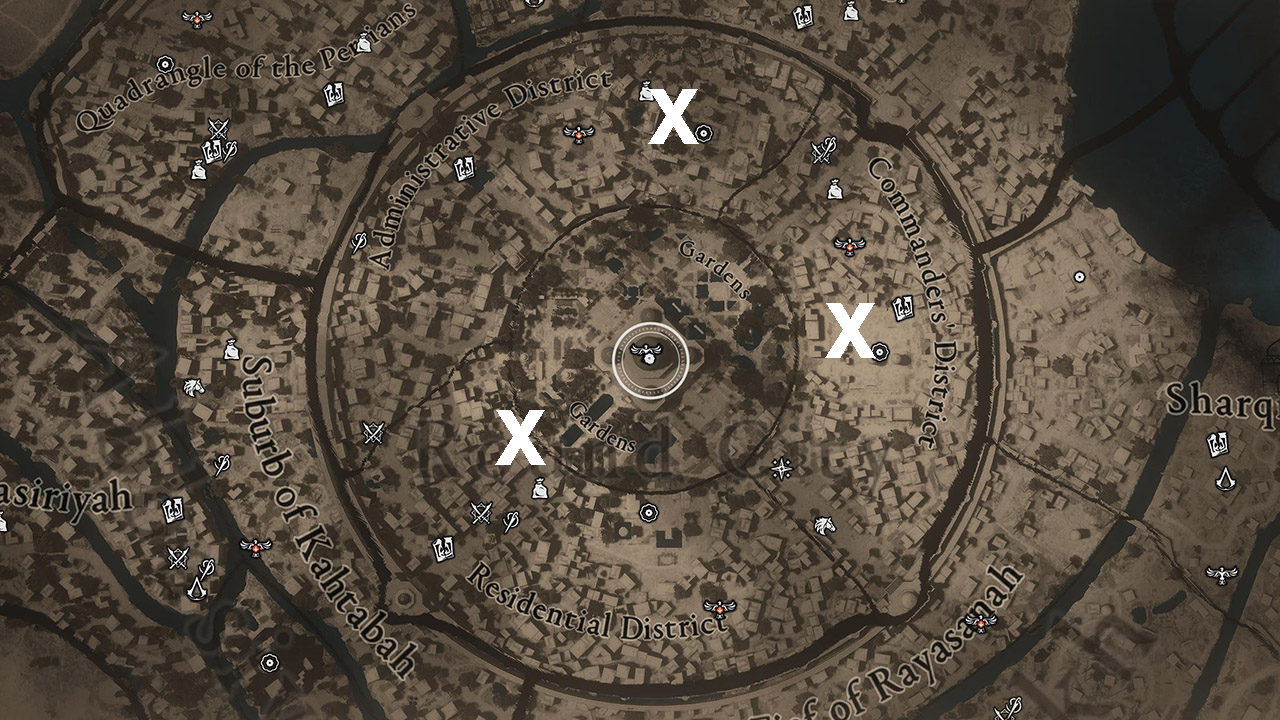The image size is (1280, 720).
Task: Select the gear chest icon below the eastern X
Action: 880,352
